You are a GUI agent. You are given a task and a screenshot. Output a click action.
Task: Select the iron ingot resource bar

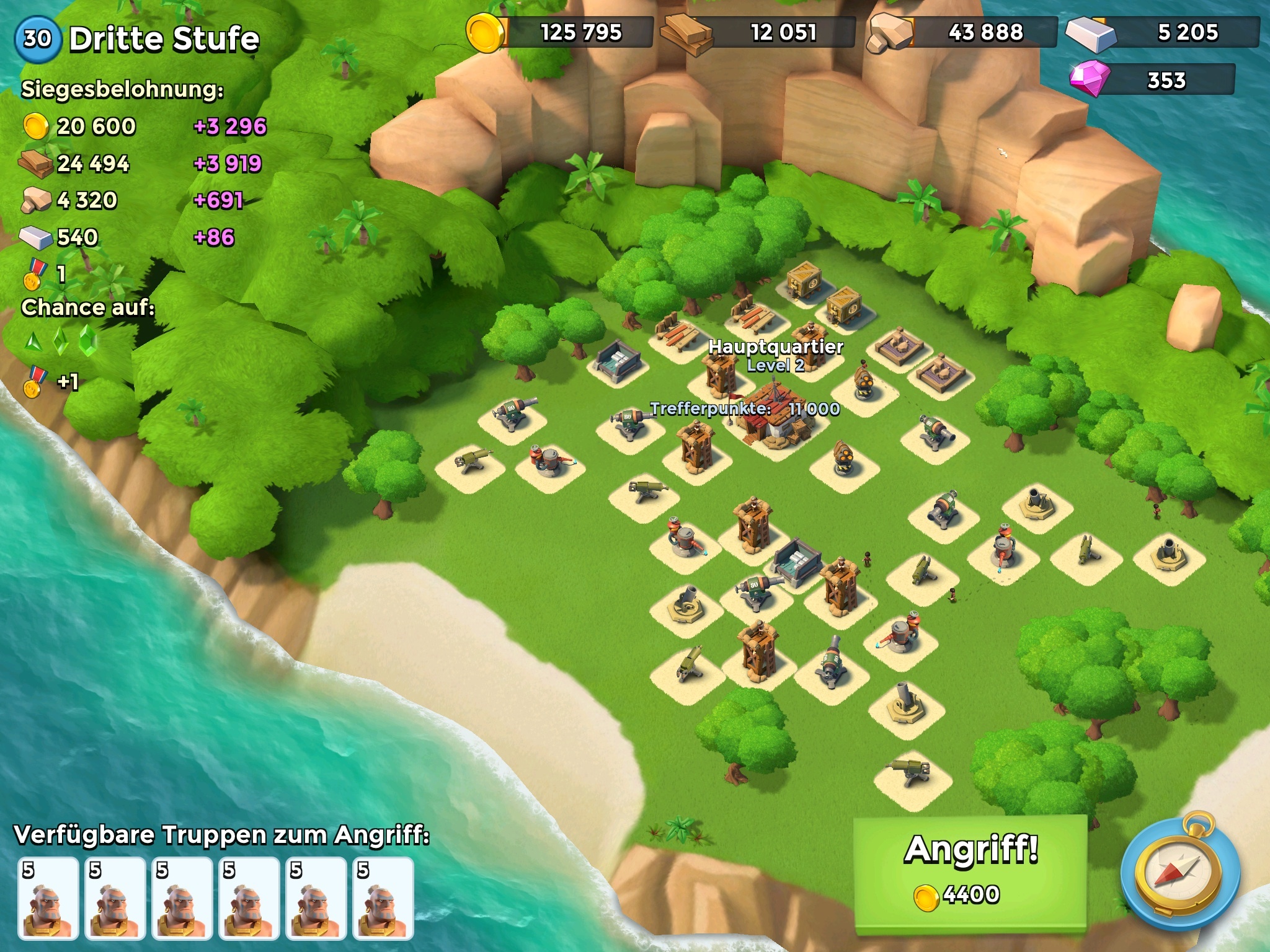[x=1163, y=32]
